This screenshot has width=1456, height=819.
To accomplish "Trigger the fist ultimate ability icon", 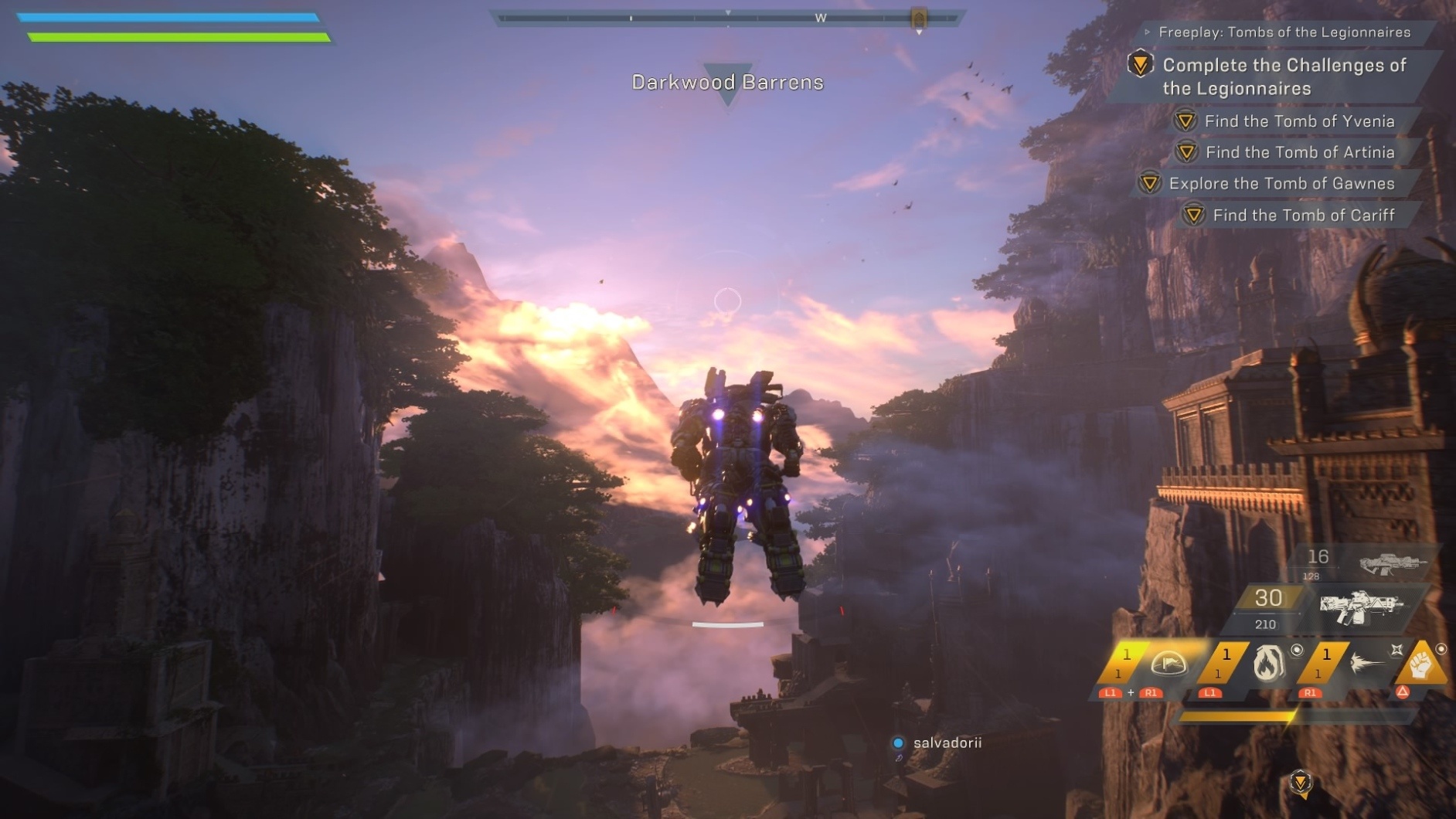I will tap(1420, 663).
